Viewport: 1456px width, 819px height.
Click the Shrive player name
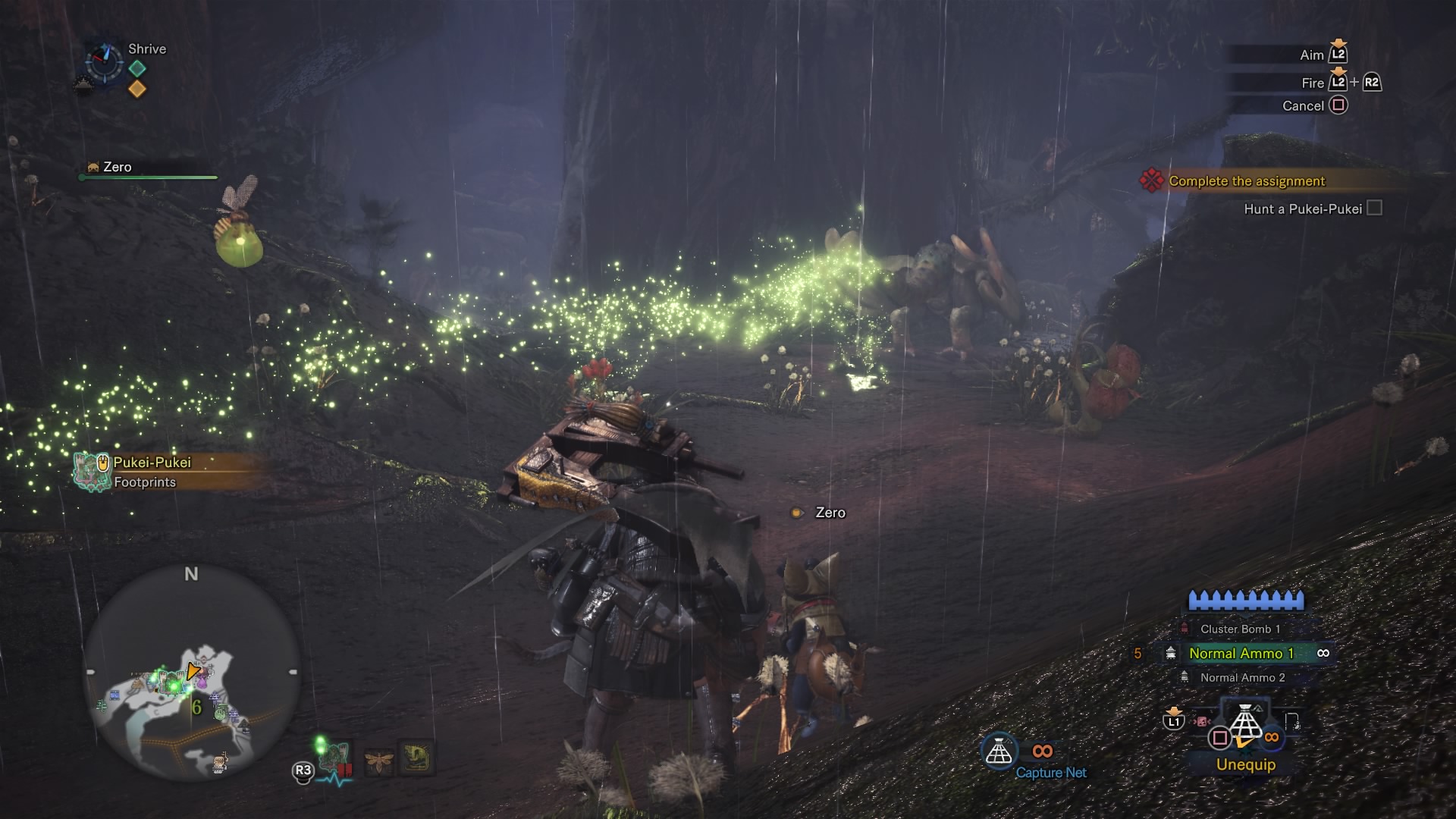[147, 49]
